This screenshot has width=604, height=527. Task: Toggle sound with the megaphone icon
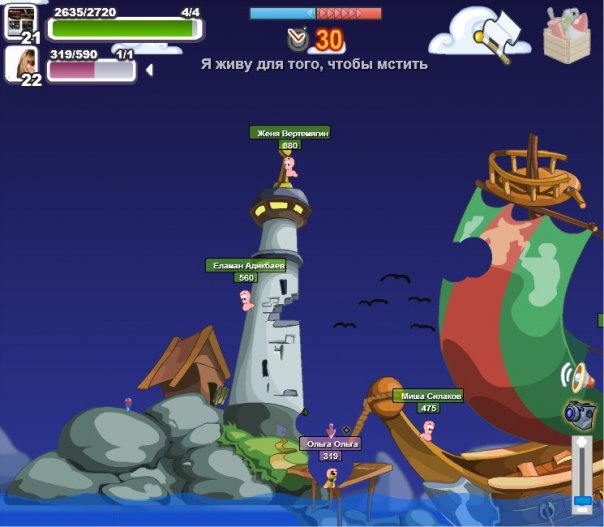coord(576,377)
